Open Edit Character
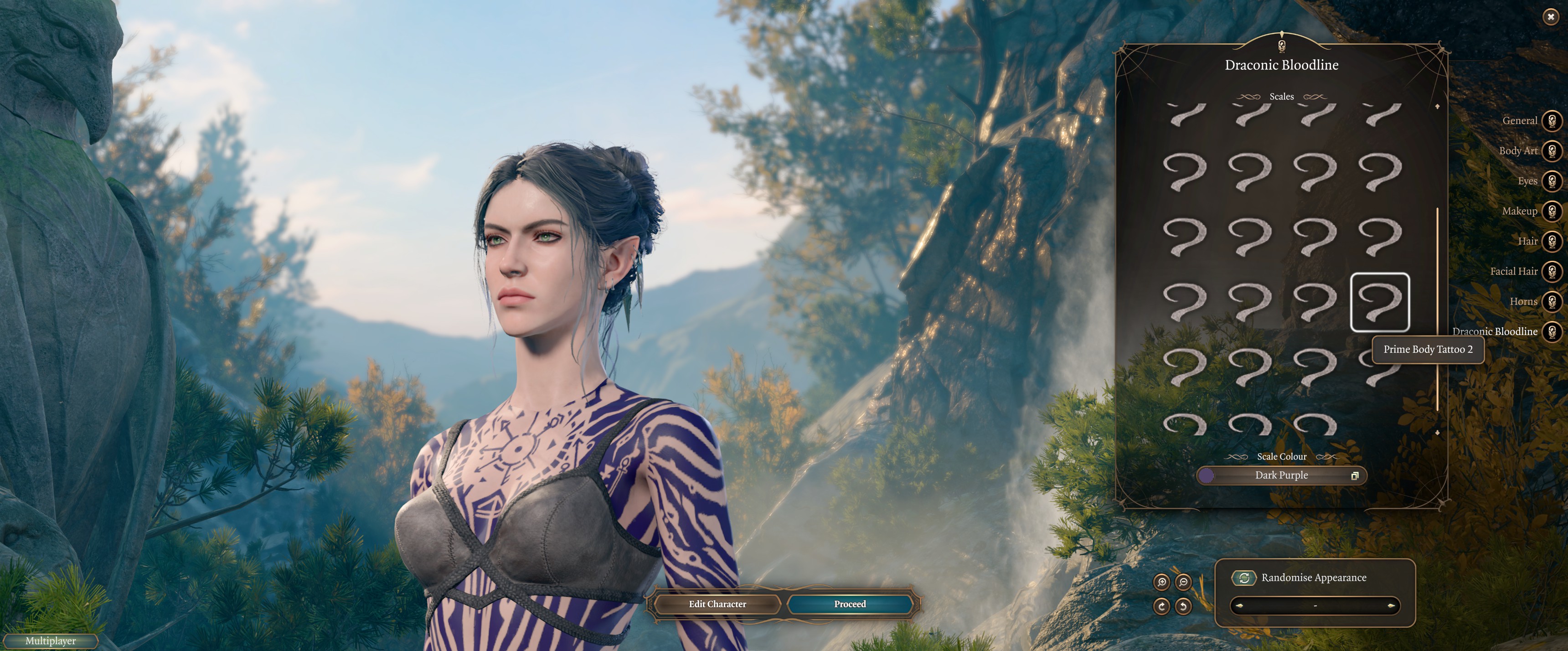 [717, 604]
